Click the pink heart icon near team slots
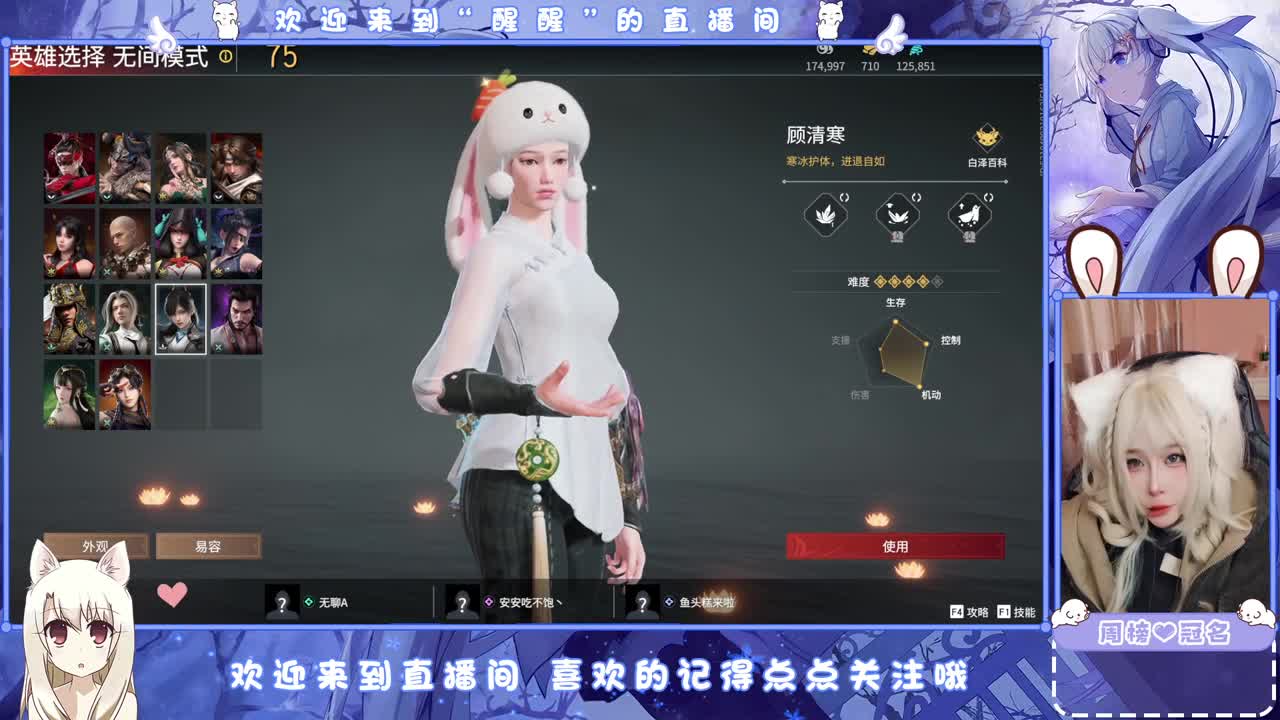 point(172,595)
